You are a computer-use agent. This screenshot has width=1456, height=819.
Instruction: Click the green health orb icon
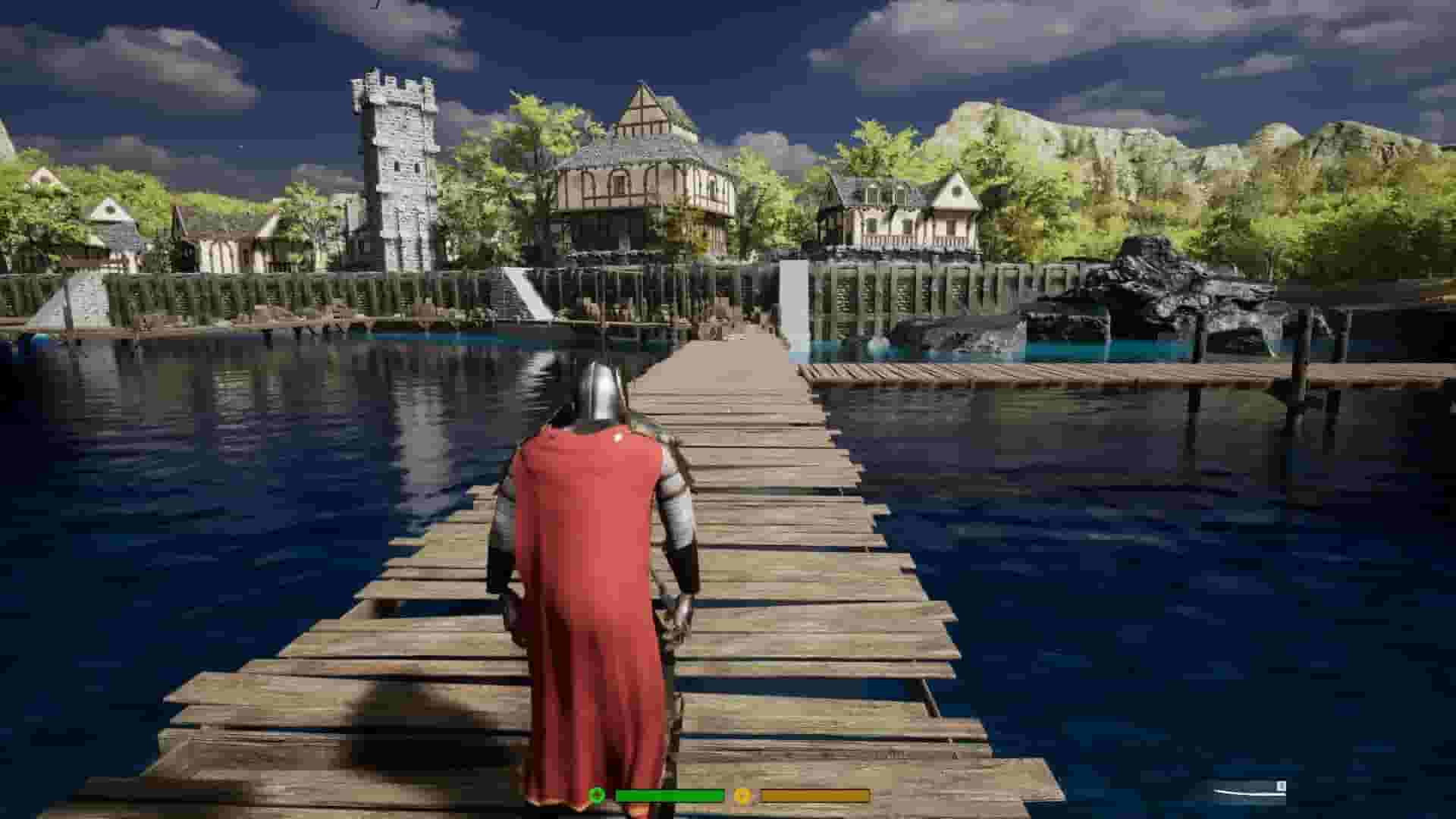596,795
